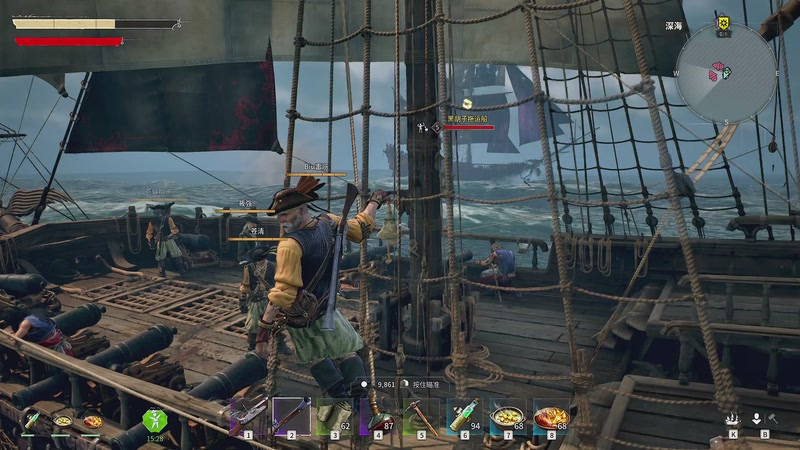Select the red potion flask with count 87

377,414
